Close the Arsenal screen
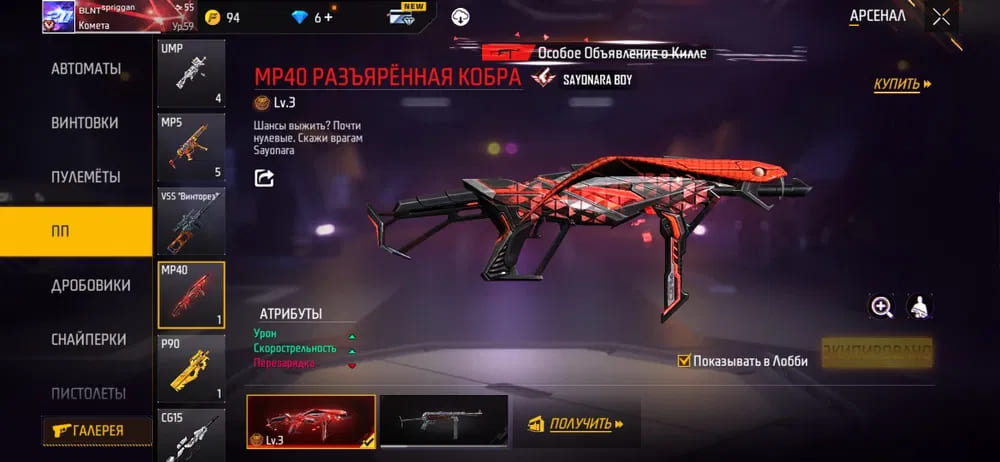The height and width of the screenshot is (462, 1000). coord(941,16)
